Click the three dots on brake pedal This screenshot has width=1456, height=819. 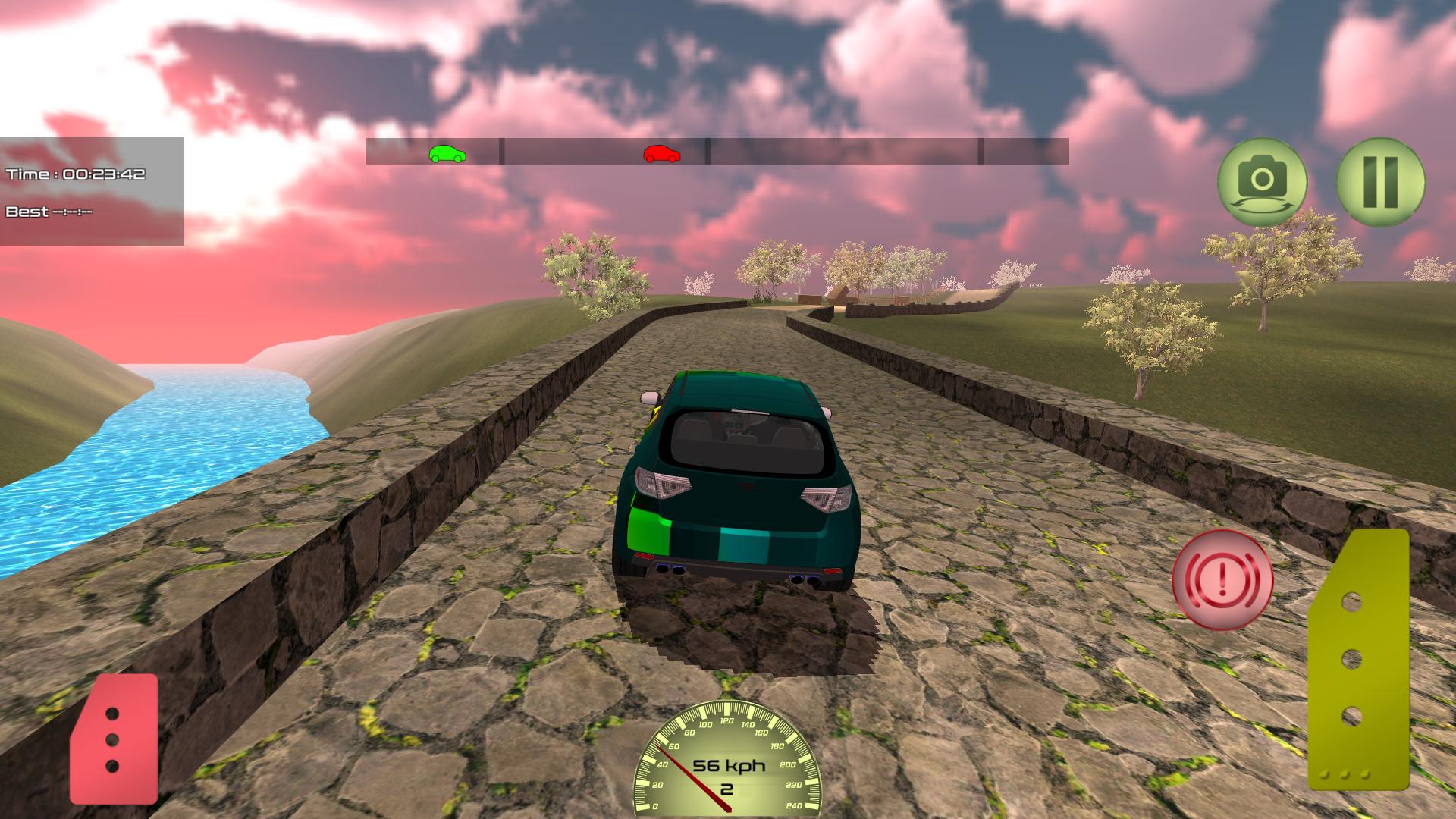click(114, 739)
